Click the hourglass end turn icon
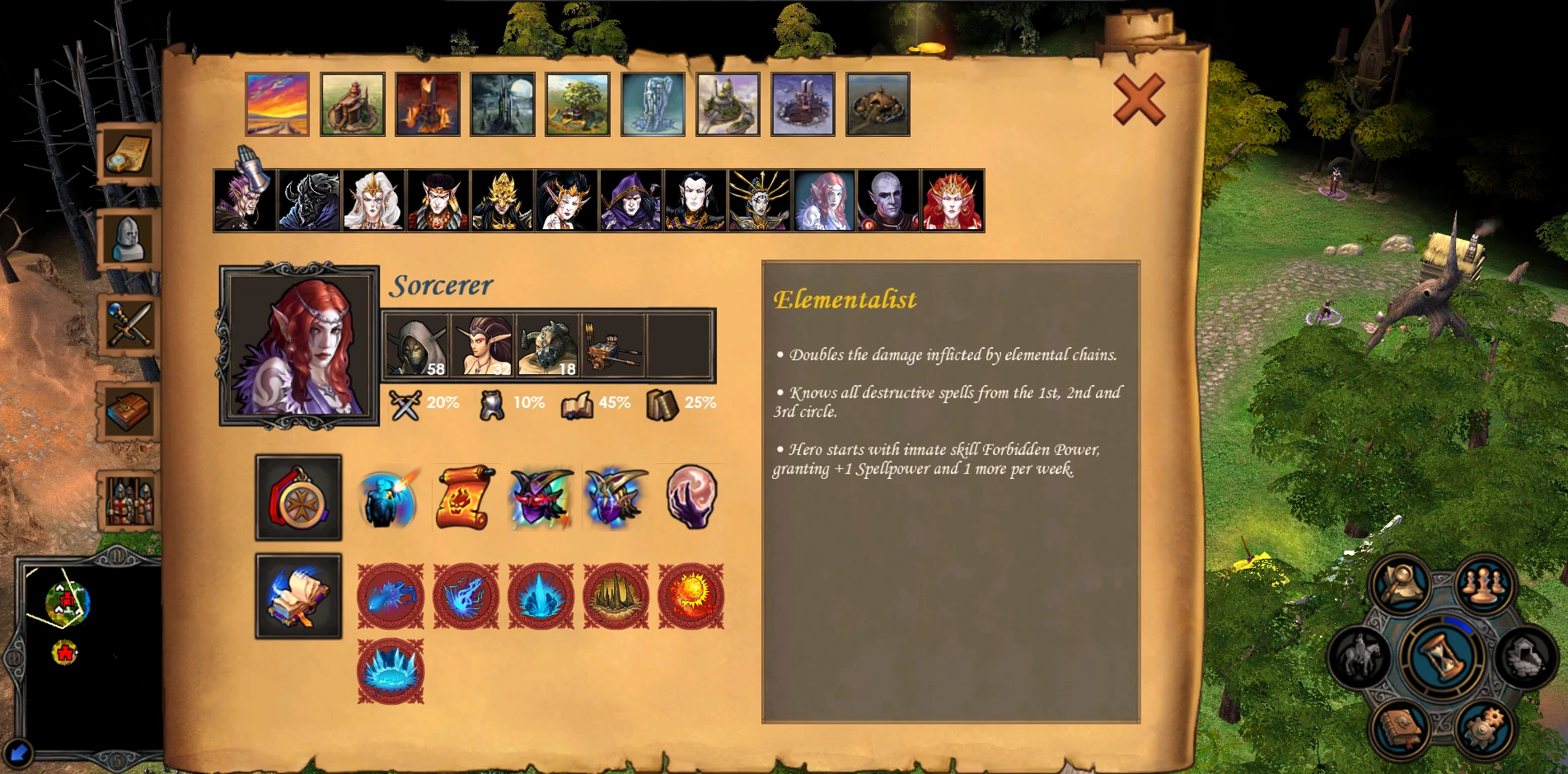 click(x=1444, y=659)
